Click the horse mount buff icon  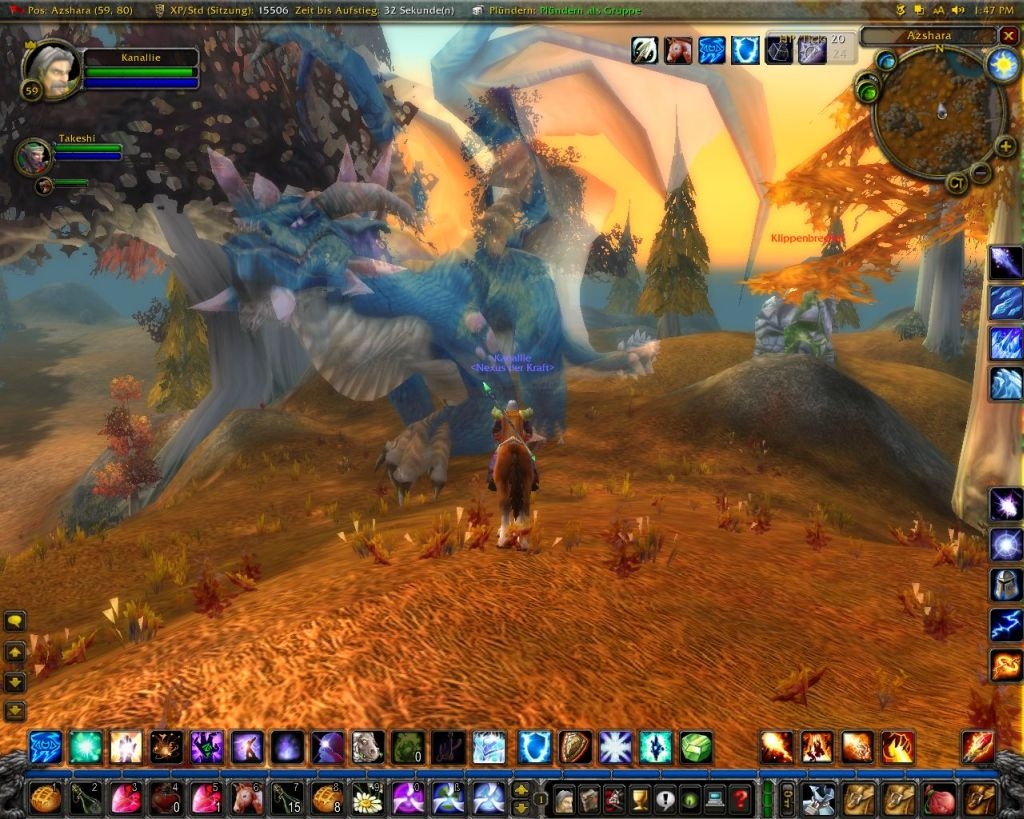[681, 49]
